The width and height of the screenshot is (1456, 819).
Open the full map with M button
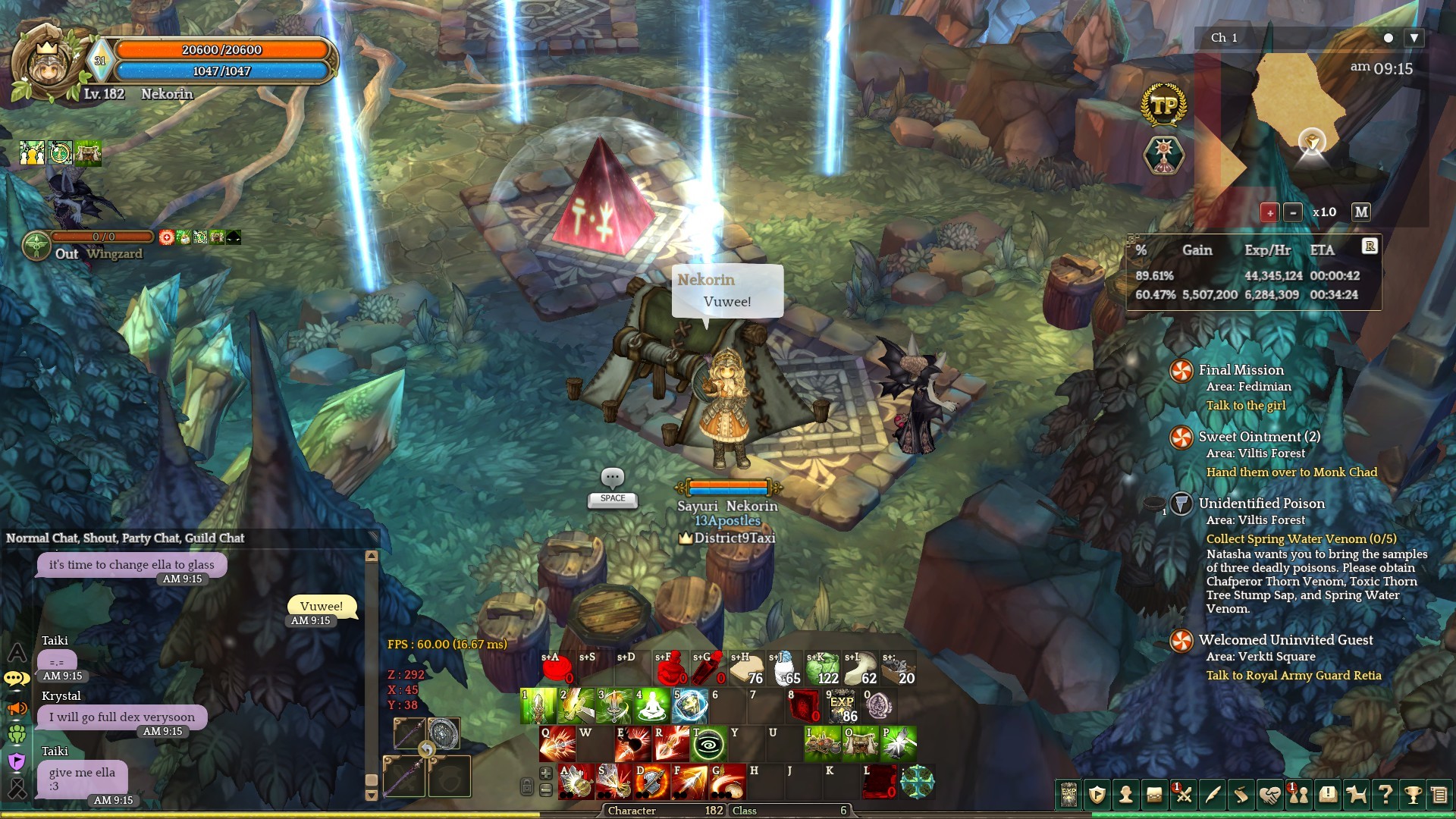click(x=1361, y=212)
